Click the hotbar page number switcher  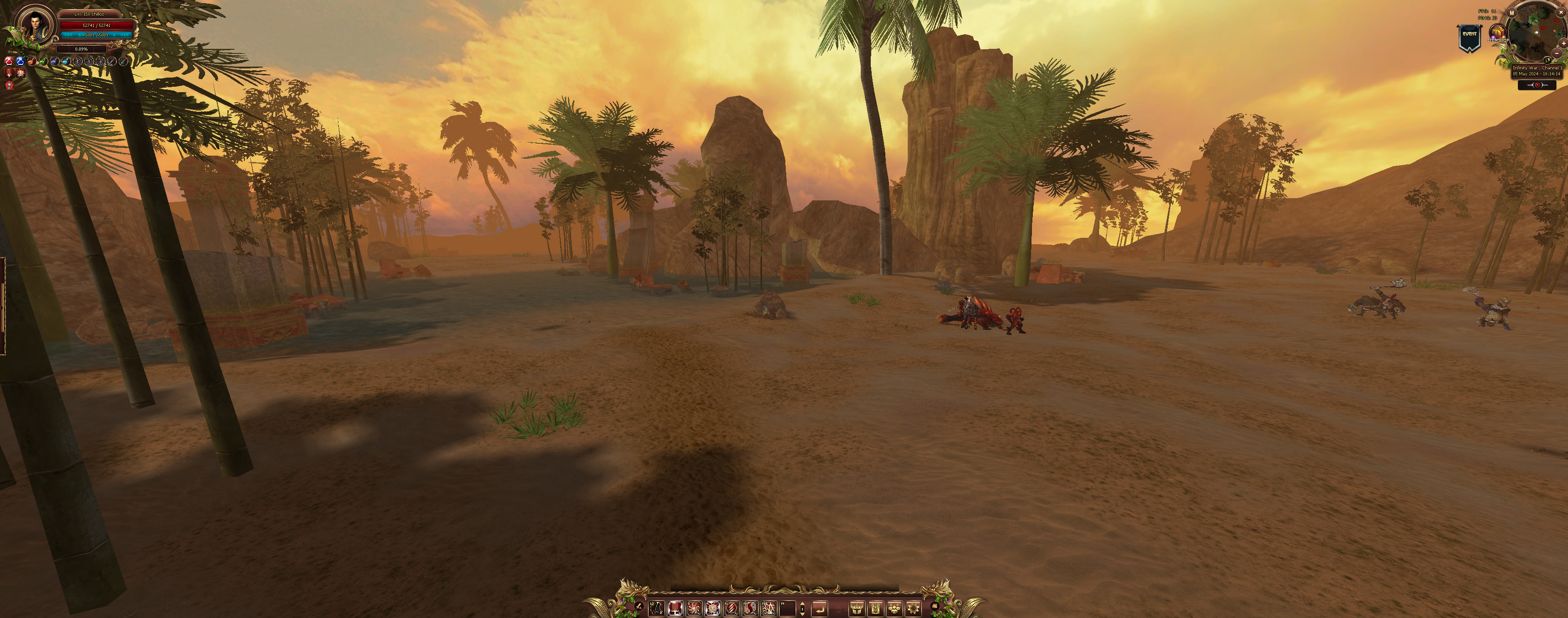click(x=803, y=608)
